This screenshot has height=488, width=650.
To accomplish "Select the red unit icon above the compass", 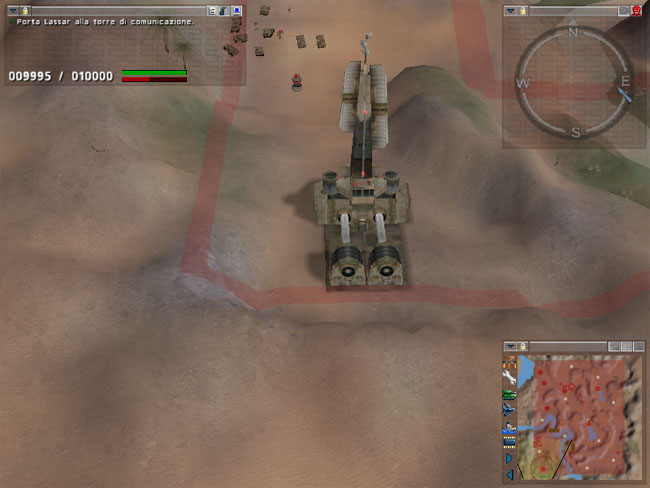I will (x=637, y=10).
